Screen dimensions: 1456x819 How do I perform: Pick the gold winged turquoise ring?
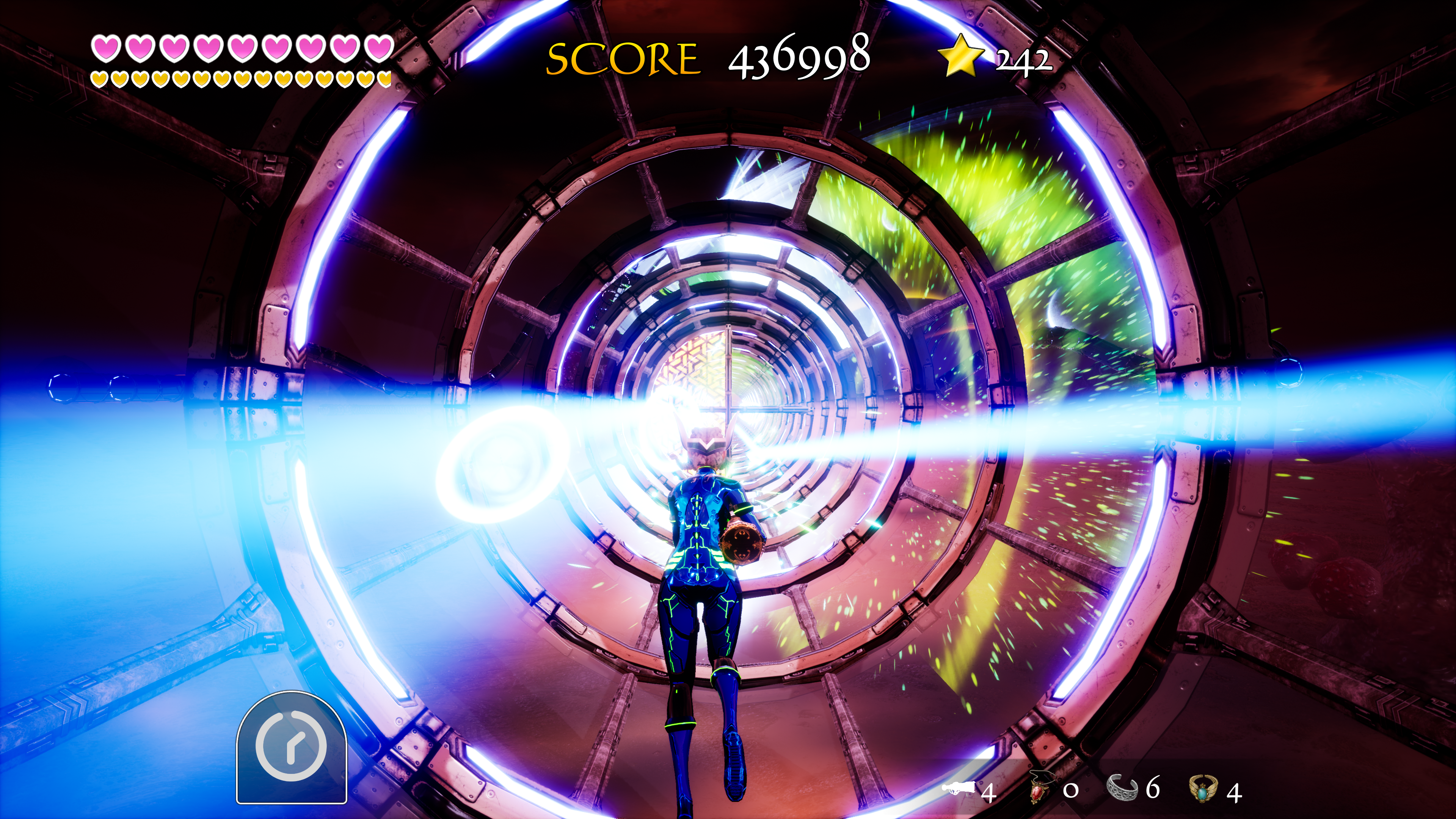point(1202,789)
